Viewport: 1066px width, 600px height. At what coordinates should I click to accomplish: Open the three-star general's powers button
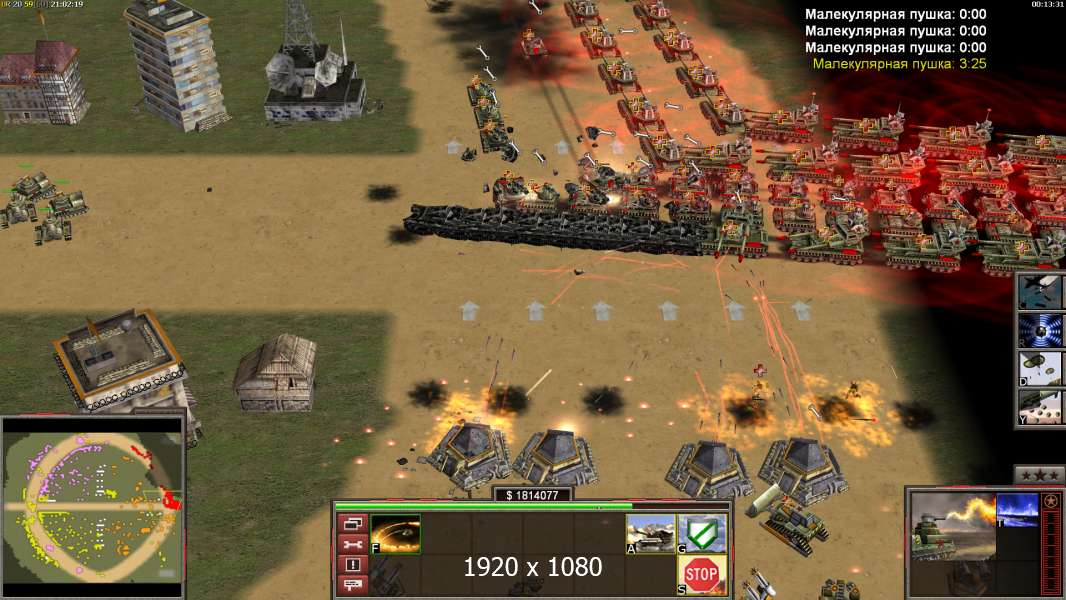(1039, 474)
